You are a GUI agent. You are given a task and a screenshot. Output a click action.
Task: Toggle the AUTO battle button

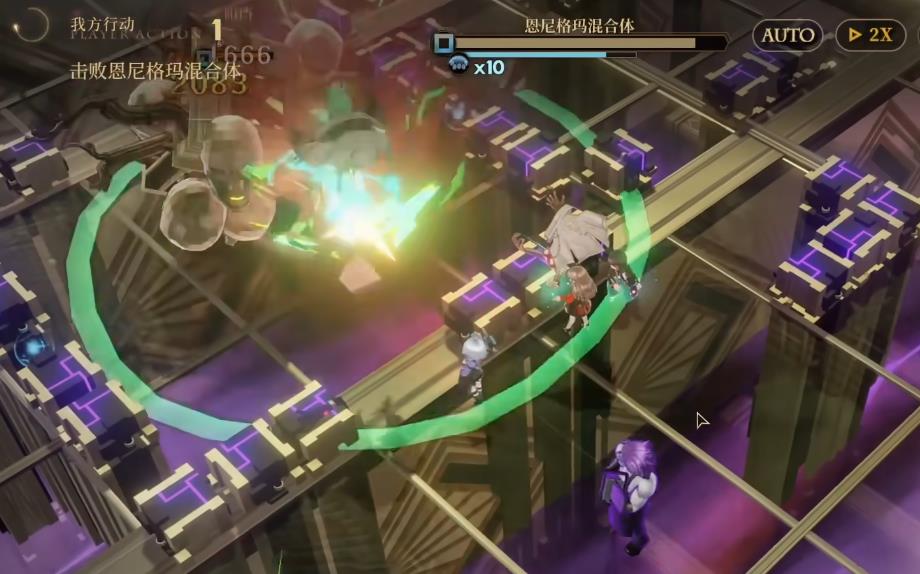787,35
